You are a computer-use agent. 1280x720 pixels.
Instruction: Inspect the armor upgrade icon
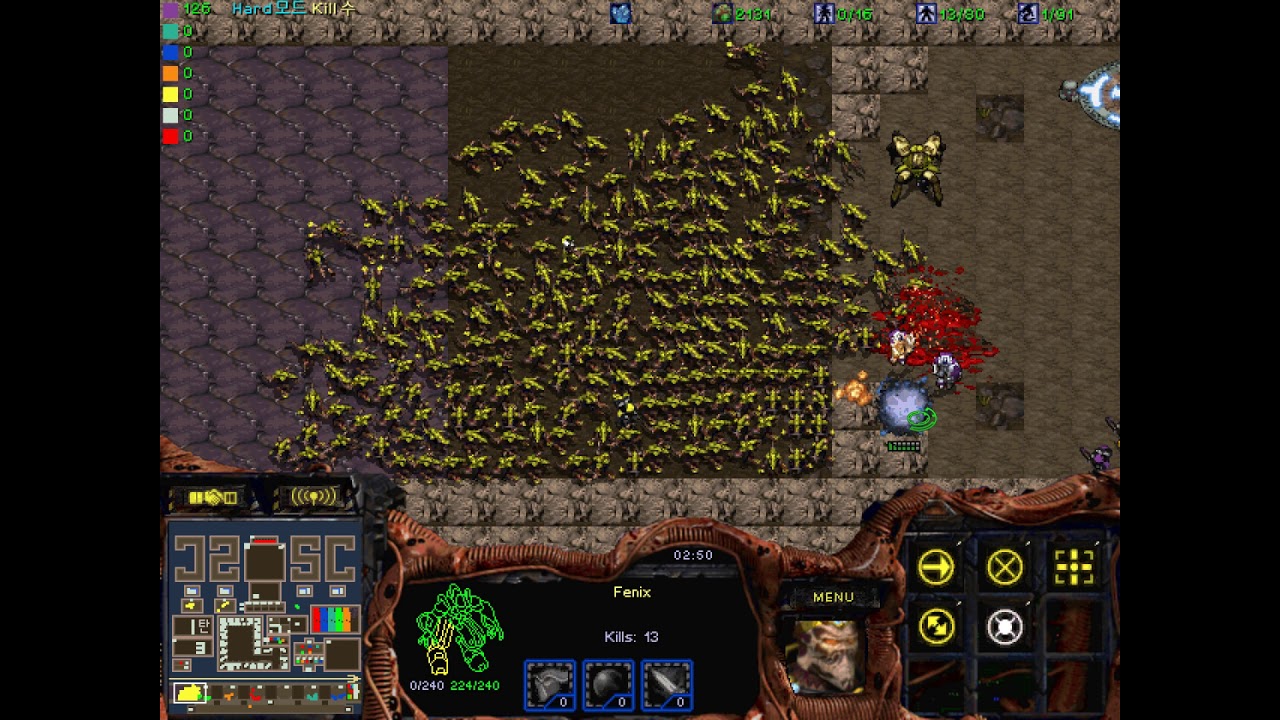click(550, 685)
